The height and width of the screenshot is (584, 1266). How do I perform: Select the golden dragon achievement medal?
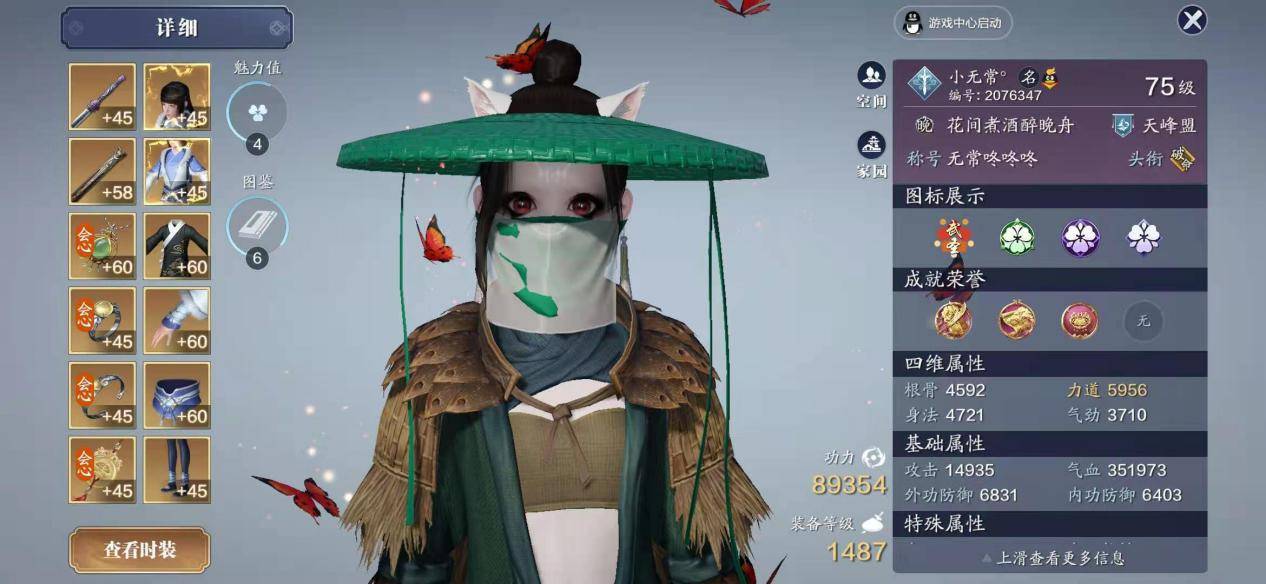click(1017, 320)
